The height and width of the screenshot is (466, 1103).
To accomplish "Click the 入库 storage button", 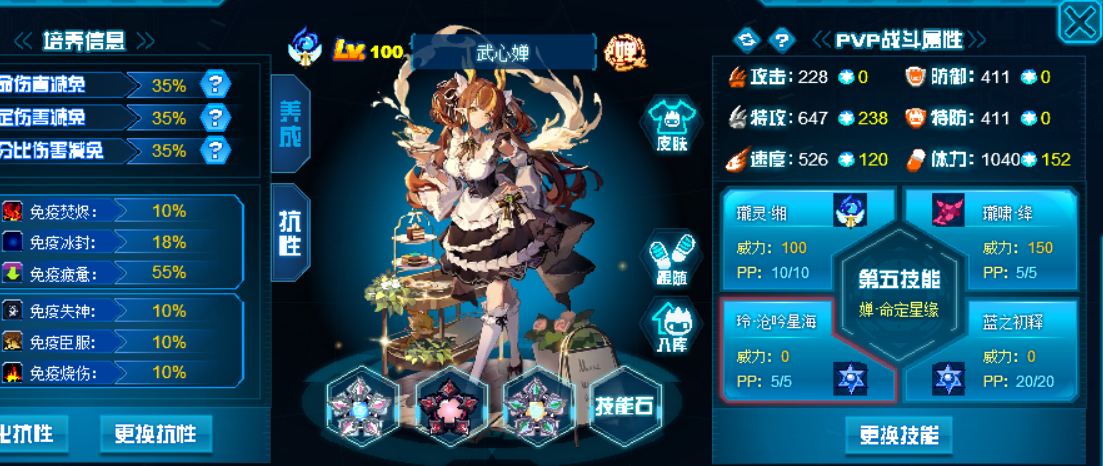I will point(671,325).
